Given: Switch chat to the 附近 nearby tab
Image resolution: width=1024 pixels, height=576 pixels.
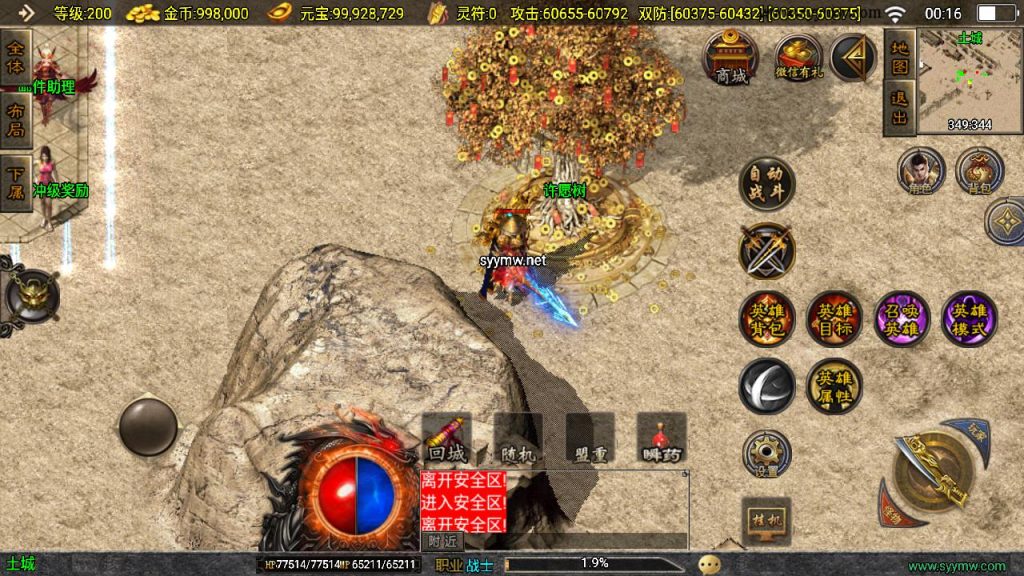Looking at the screenshot, I should click(443, 541).
